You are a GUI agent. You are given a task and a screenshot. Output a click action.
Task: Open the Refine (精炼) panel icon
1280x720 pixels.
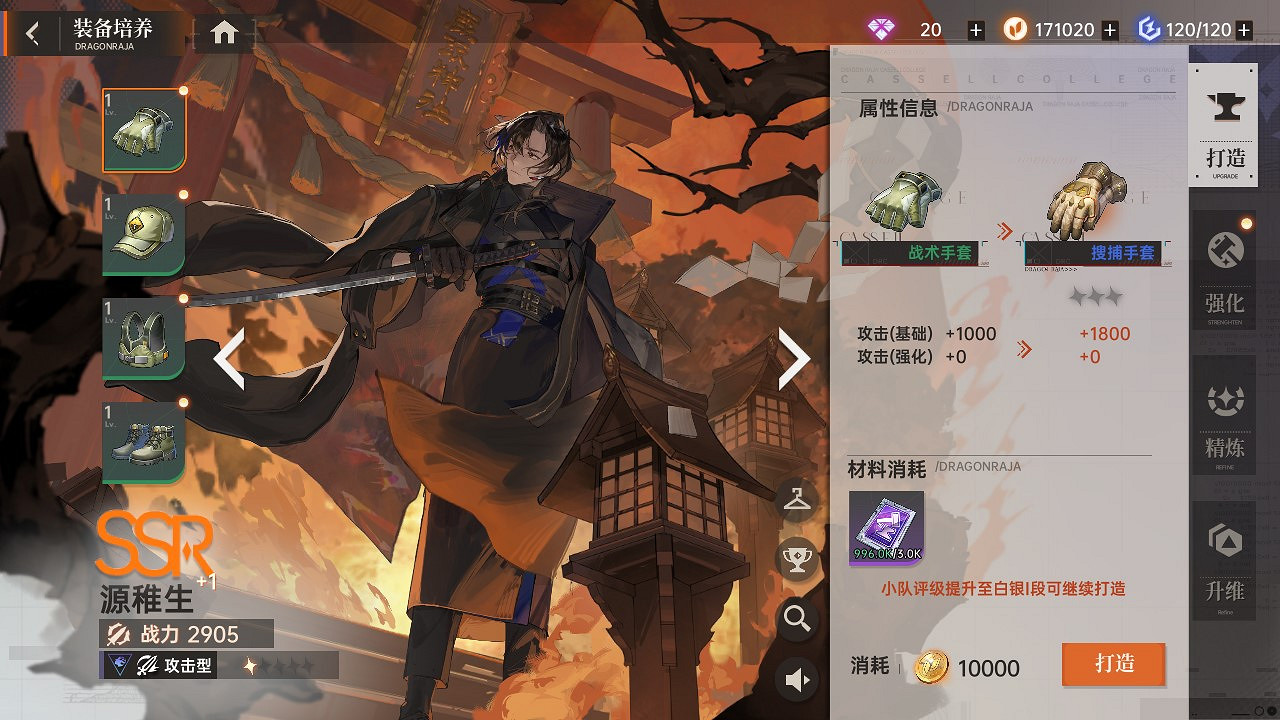tap(1224, 415)
